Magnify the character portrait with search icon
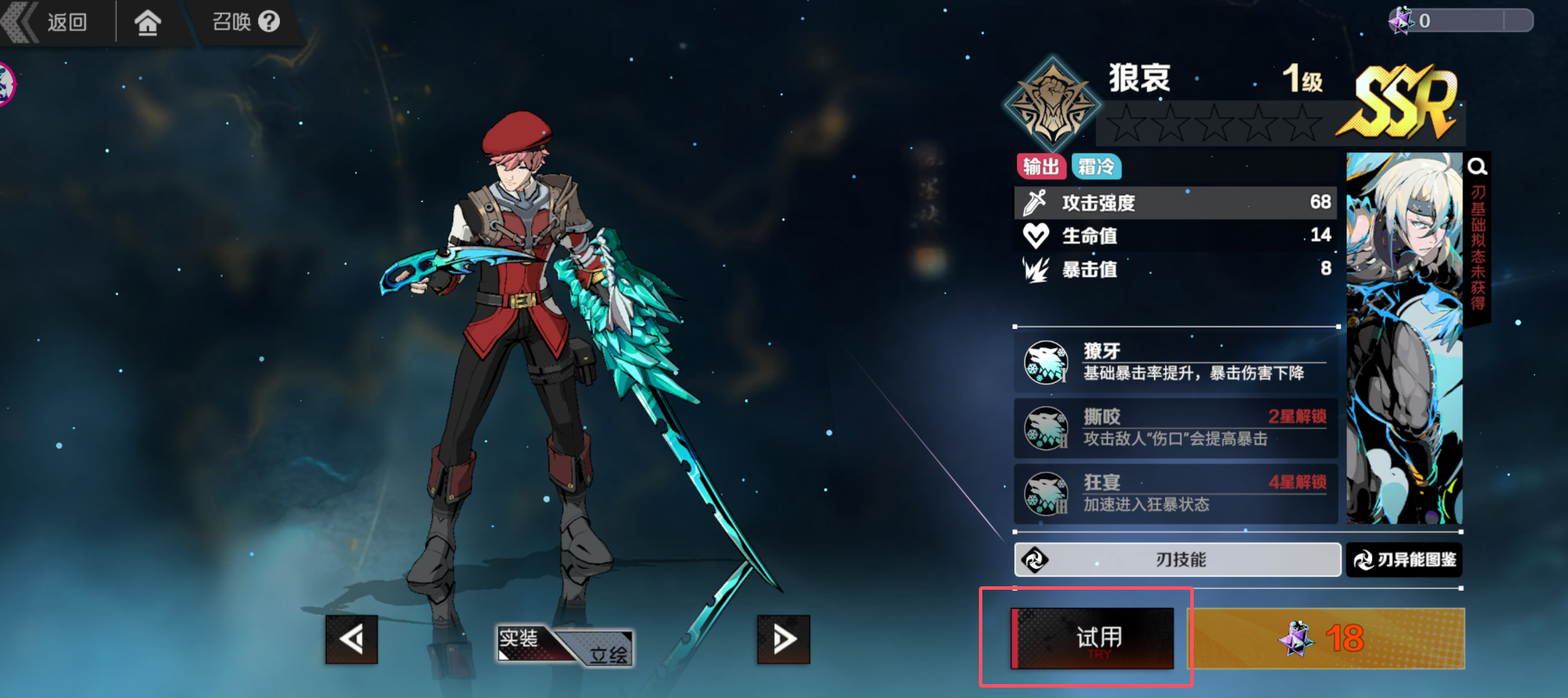Image resolution: width=1568 pixels, height=698 pixels. (x=1477, y=166)
